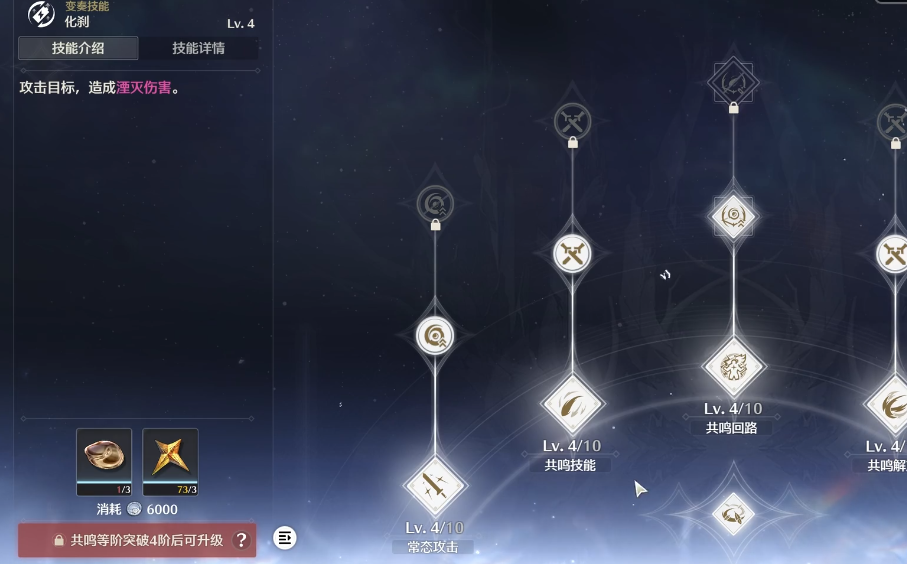Open the round list icon beside the upgrade button
The image size is (907, 564).
pyautogui.click(x=285, y=538)
